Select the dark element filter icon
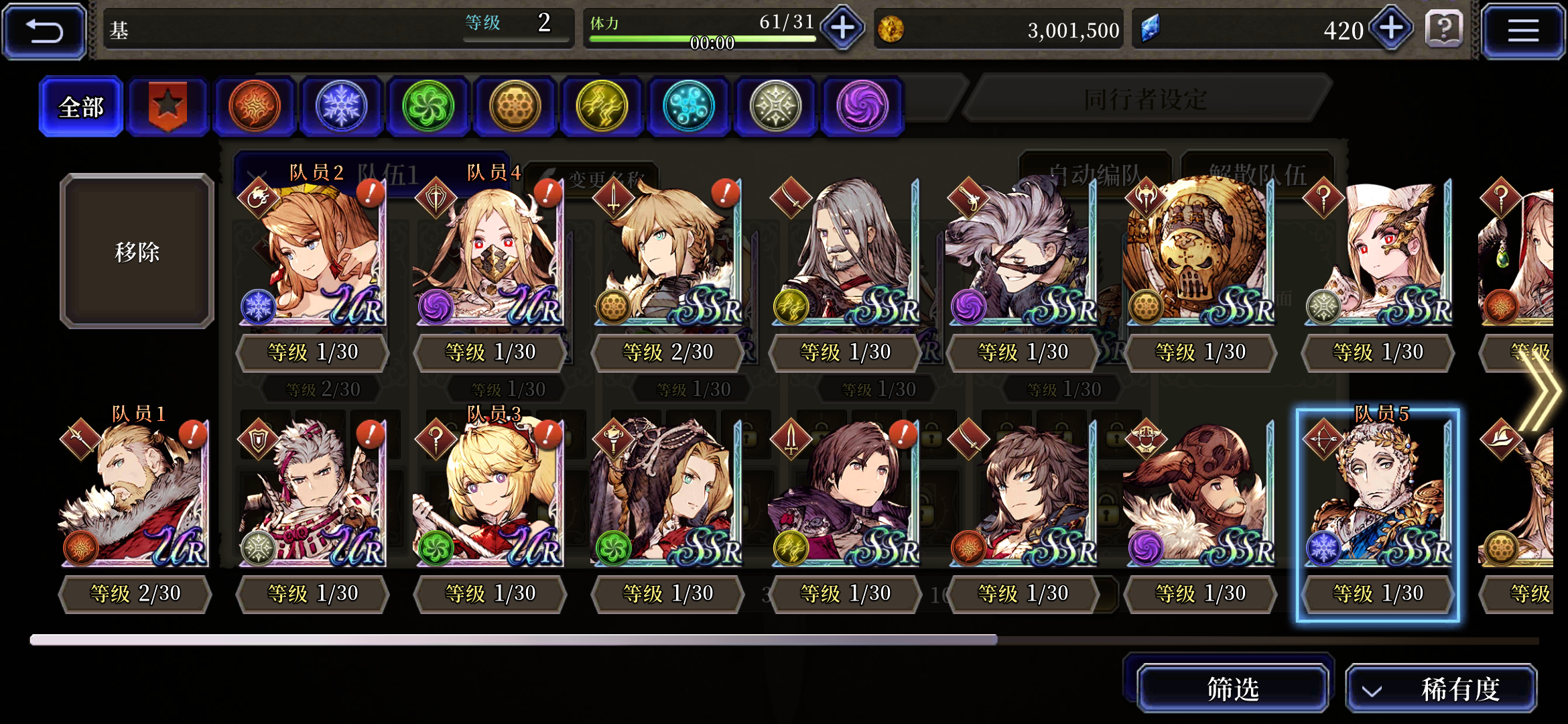This screenshot has width=1568, height=724. click(x=862, y=106)
